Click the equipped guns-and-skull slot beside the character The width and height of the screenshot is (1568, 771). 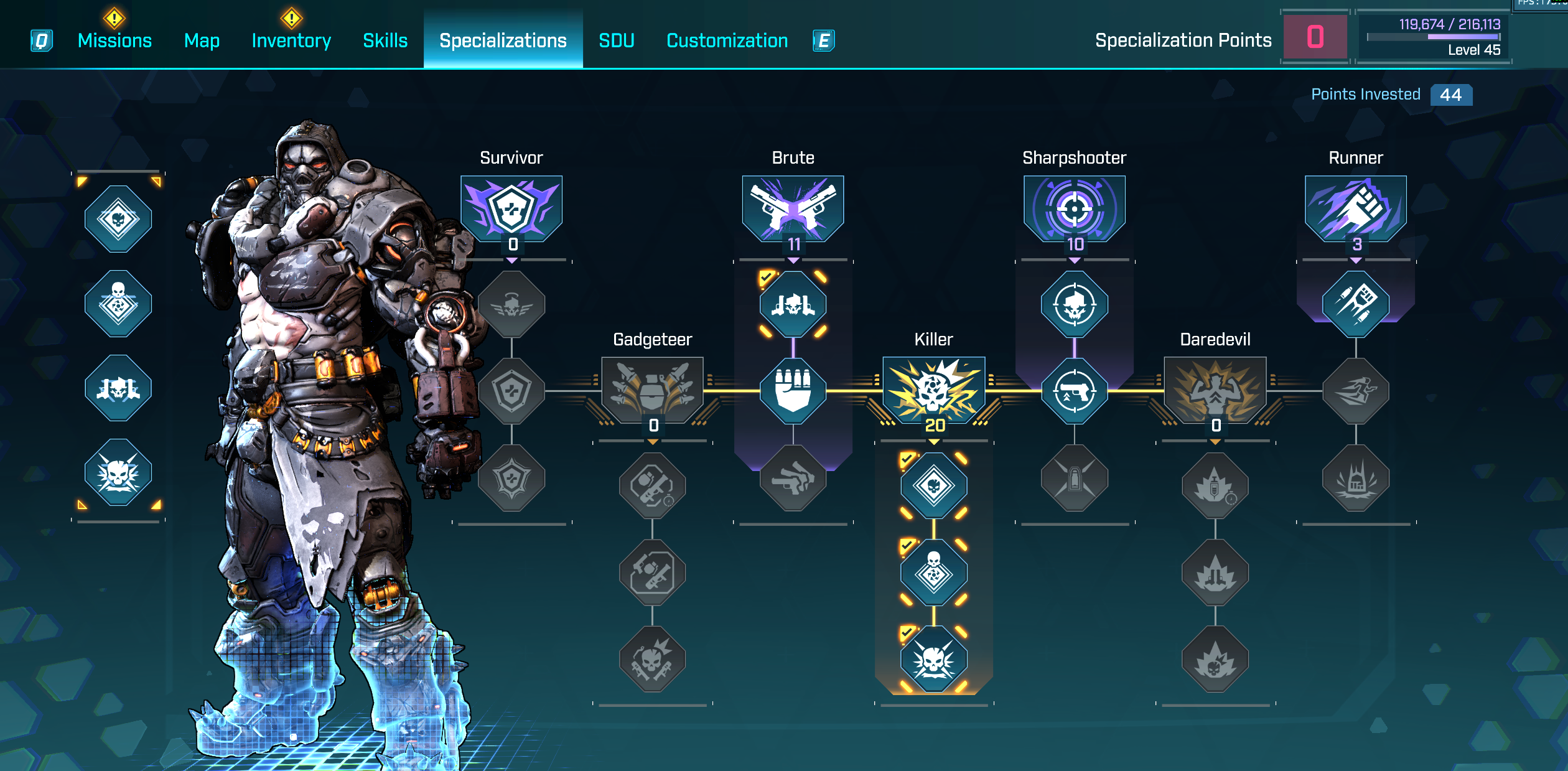pyautogui.click(x=118, y=388)
